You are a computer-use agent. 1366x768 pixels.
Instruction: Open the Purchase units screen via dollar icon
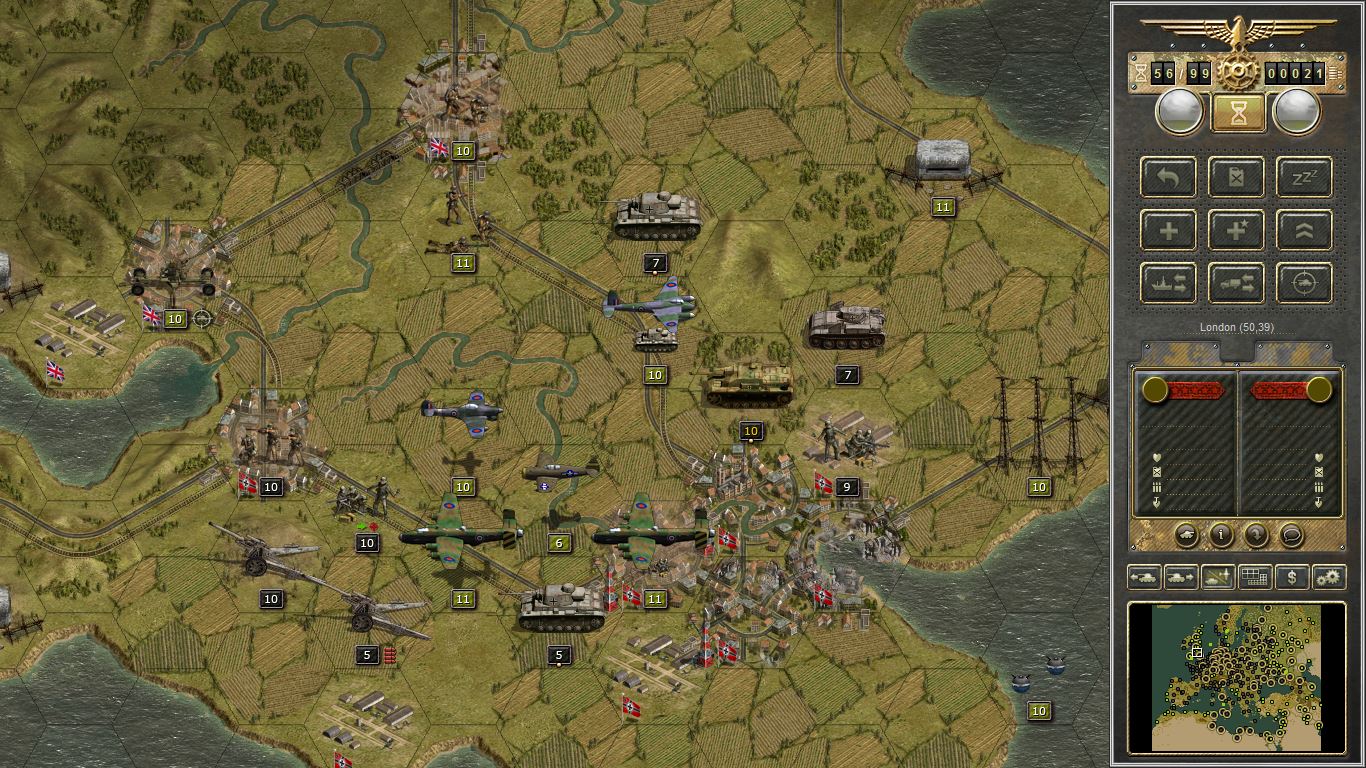1293,577
